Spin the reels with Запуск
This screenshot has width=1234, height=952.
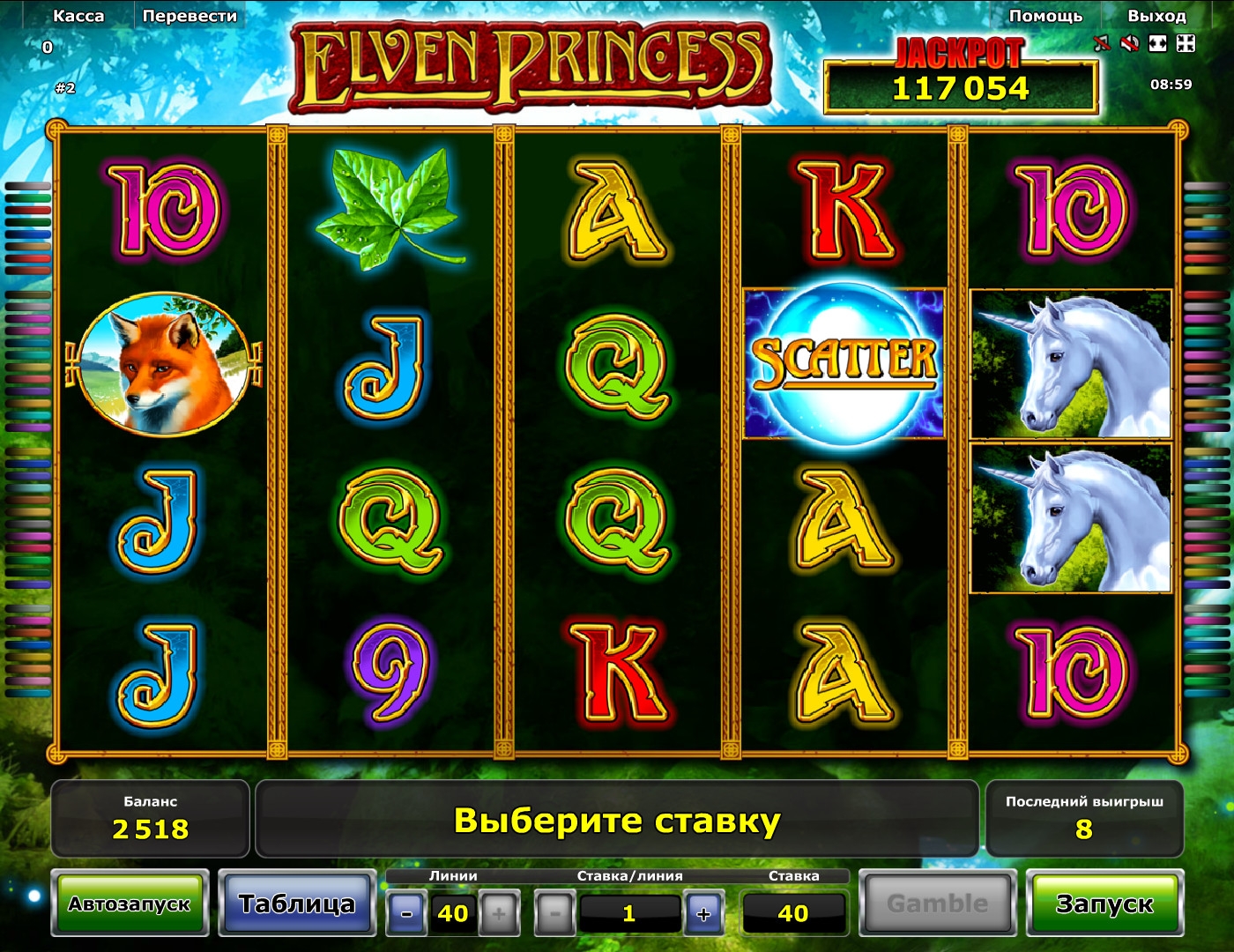pyautogui.click(x=1104, y=904)
